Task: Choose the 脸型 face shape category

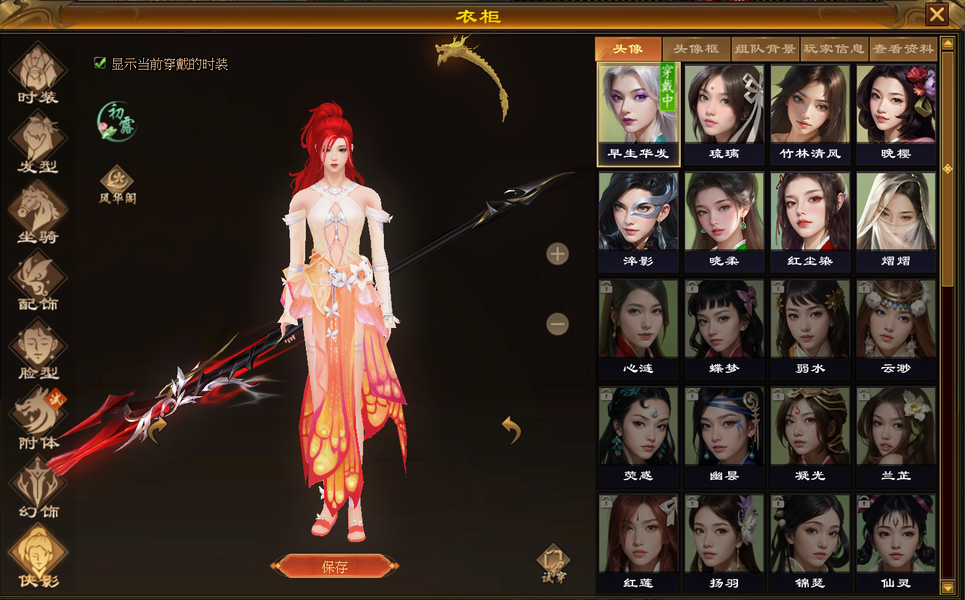Action: click(38, 348)
